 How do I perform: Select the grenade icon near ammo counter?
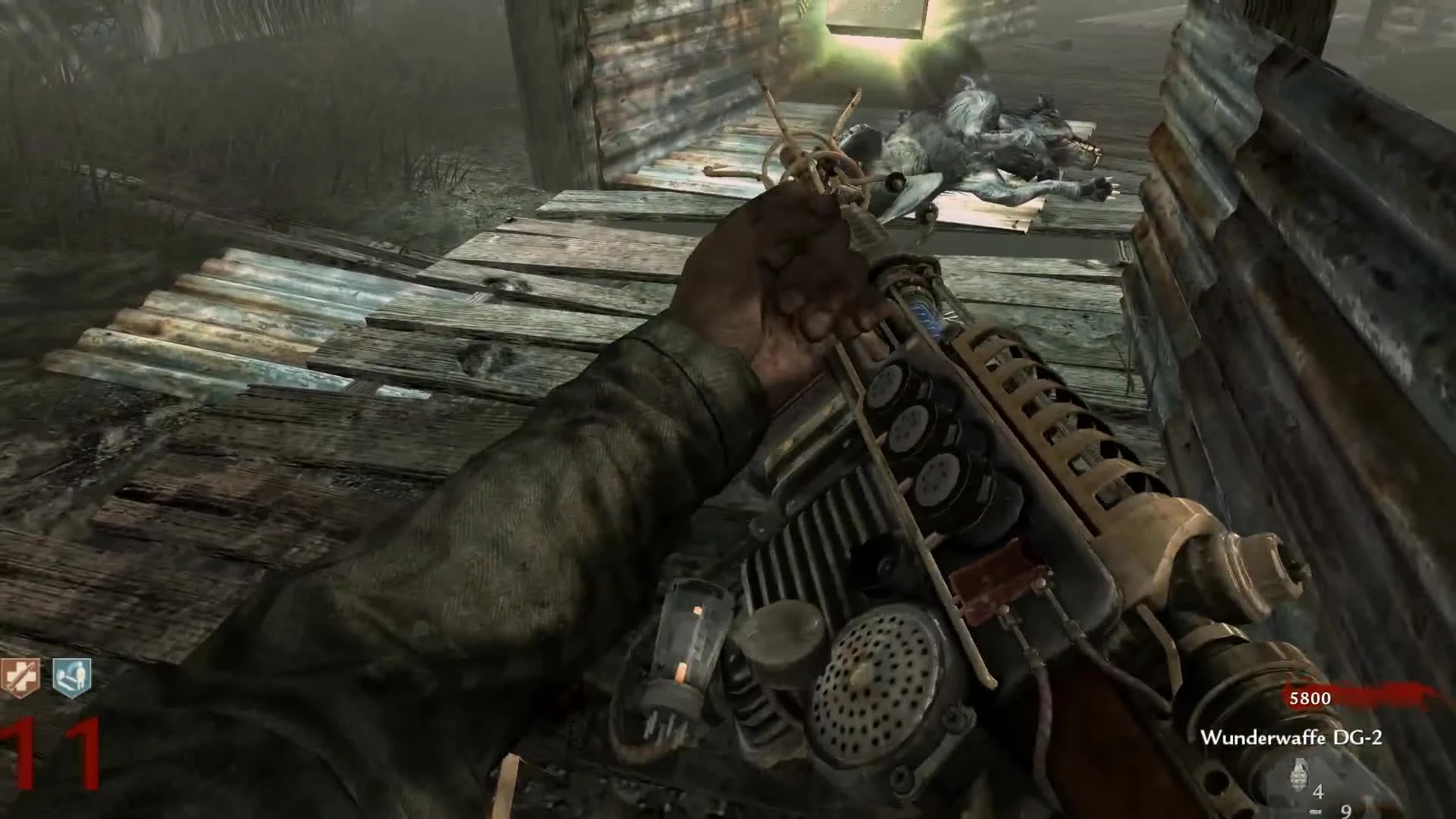click(1298, 773)
